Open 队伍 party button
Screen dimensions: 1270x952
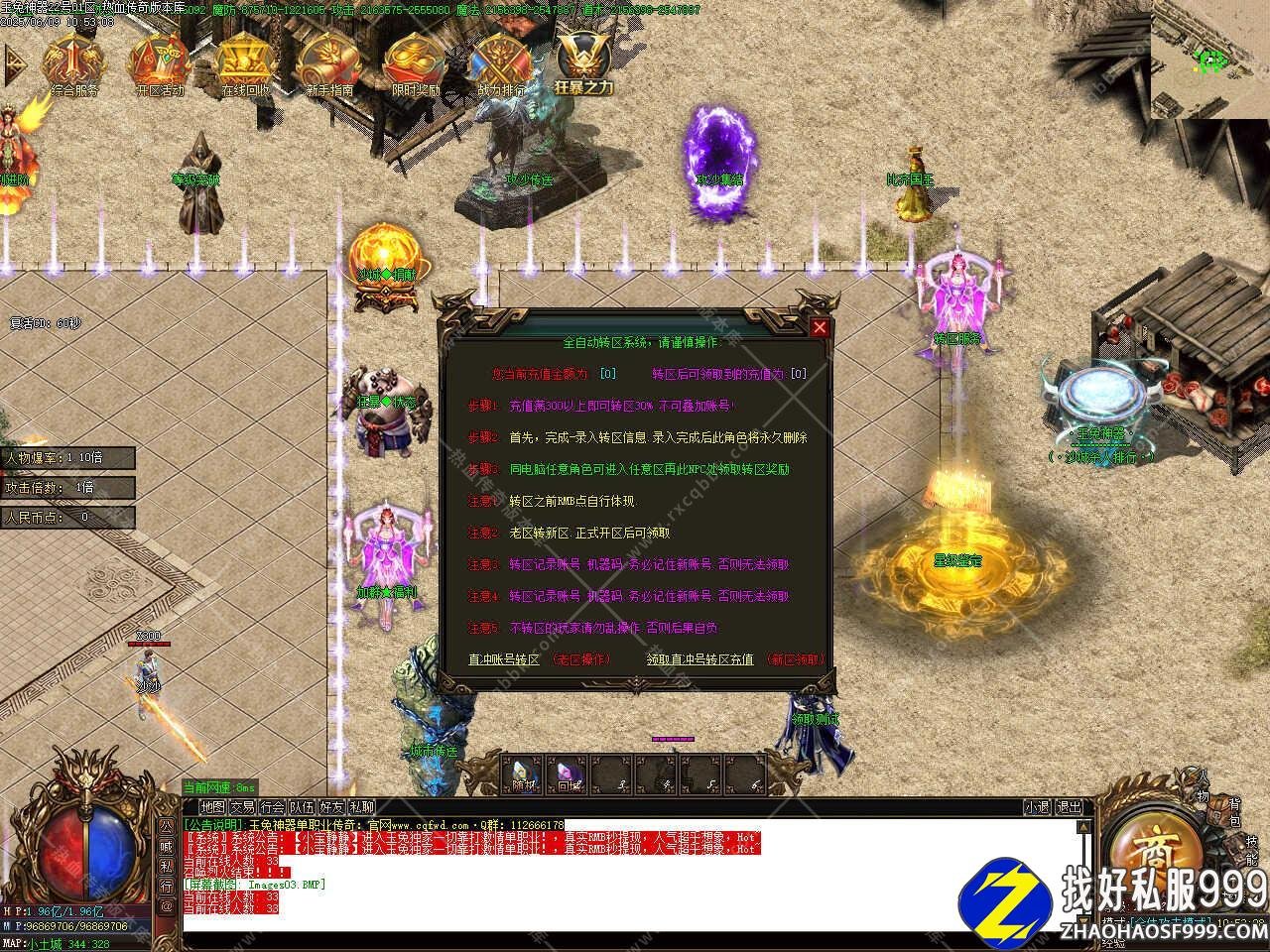[302, 807]
